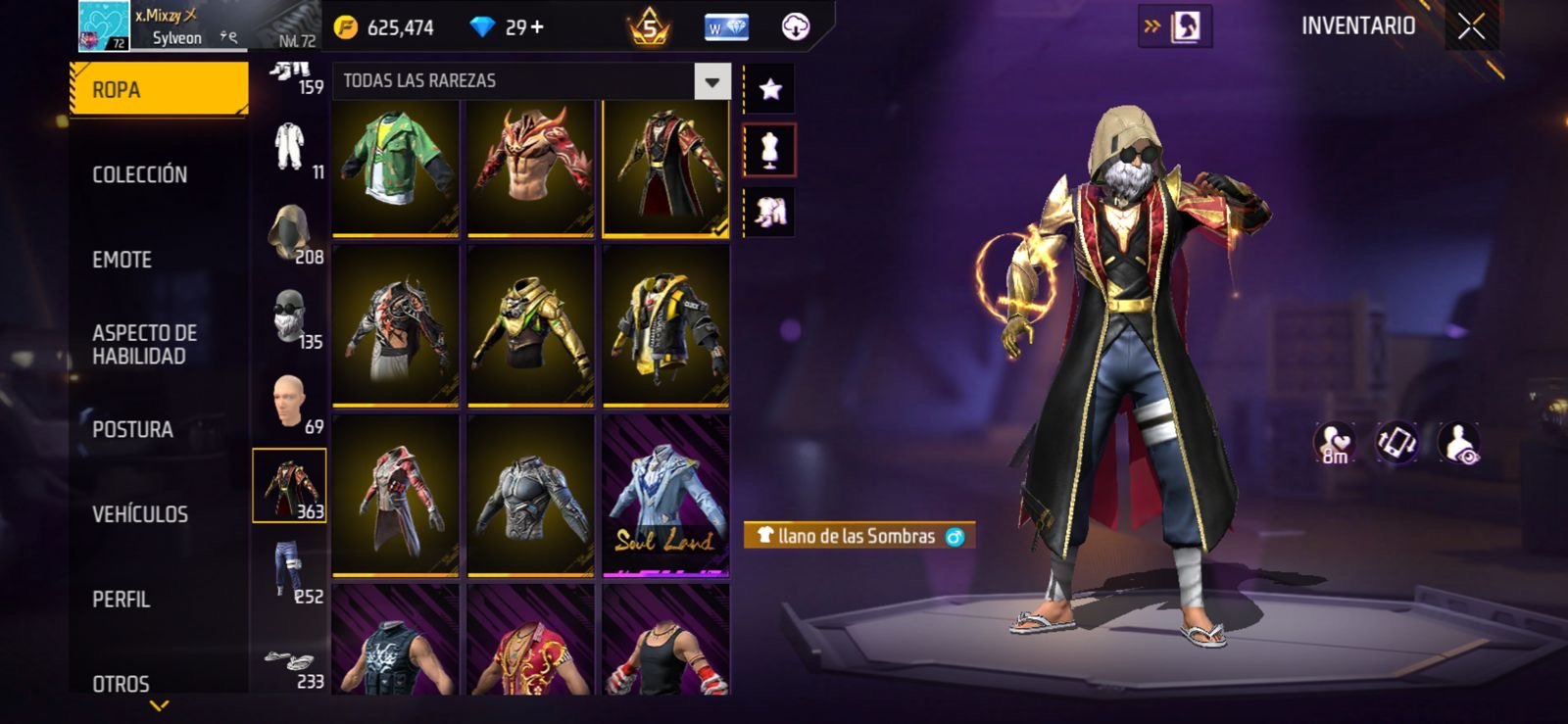Select the yellow and black jacket

[665, 325]
